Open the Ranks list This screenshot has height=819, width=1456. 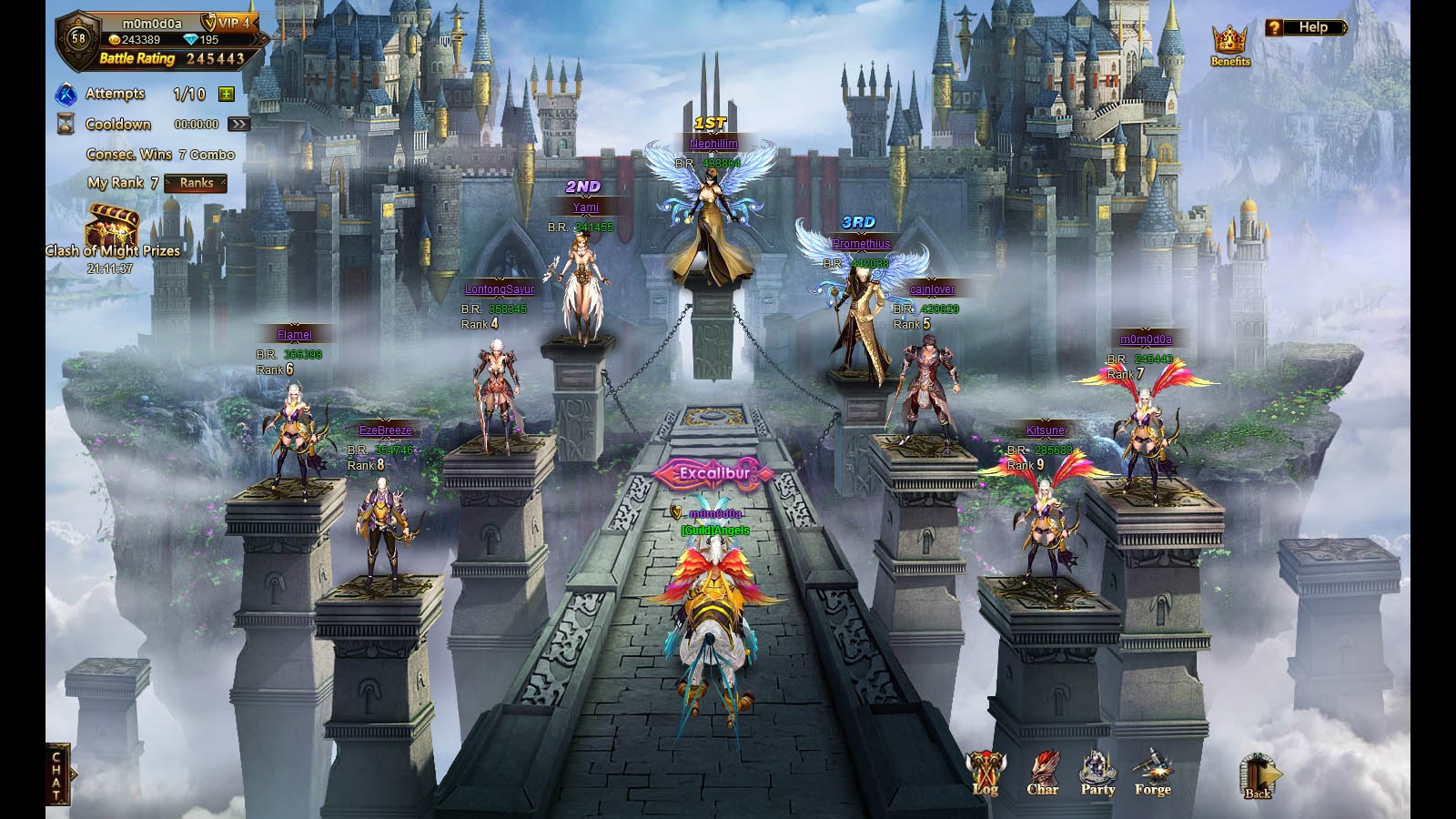tap(196, 183)
